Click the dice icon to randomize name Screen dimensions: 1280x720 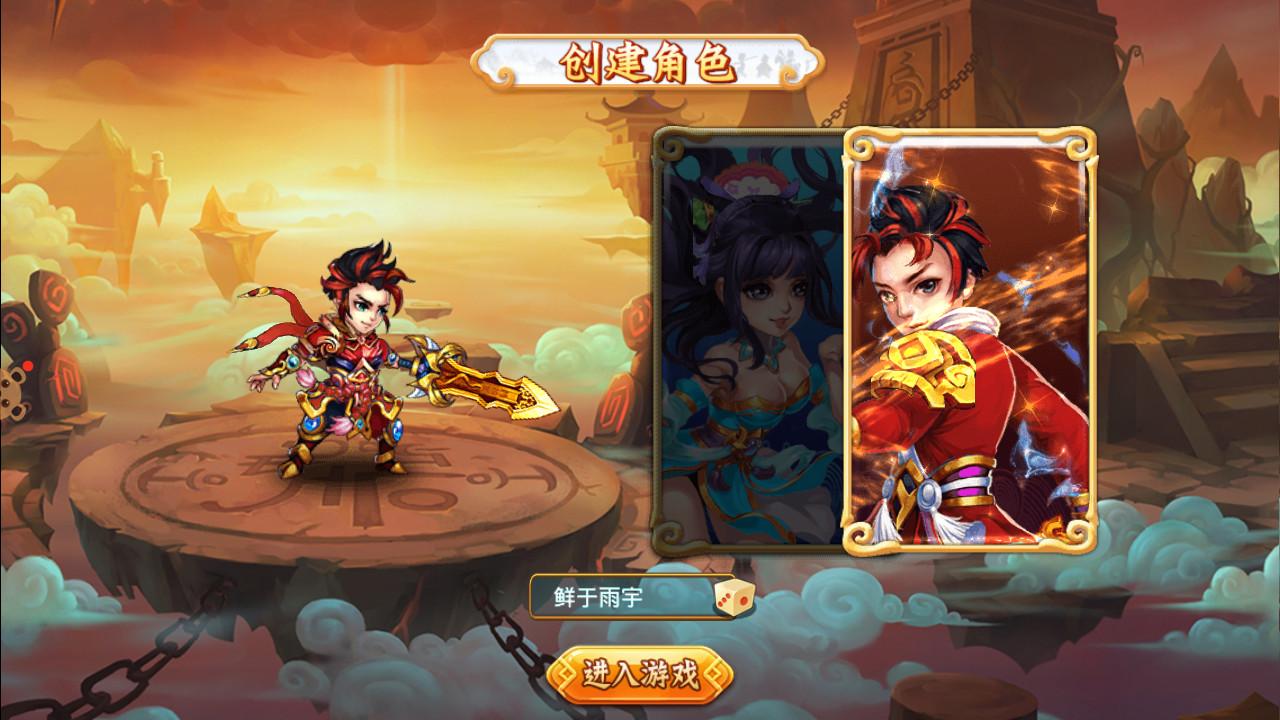[x=722, y=596]
